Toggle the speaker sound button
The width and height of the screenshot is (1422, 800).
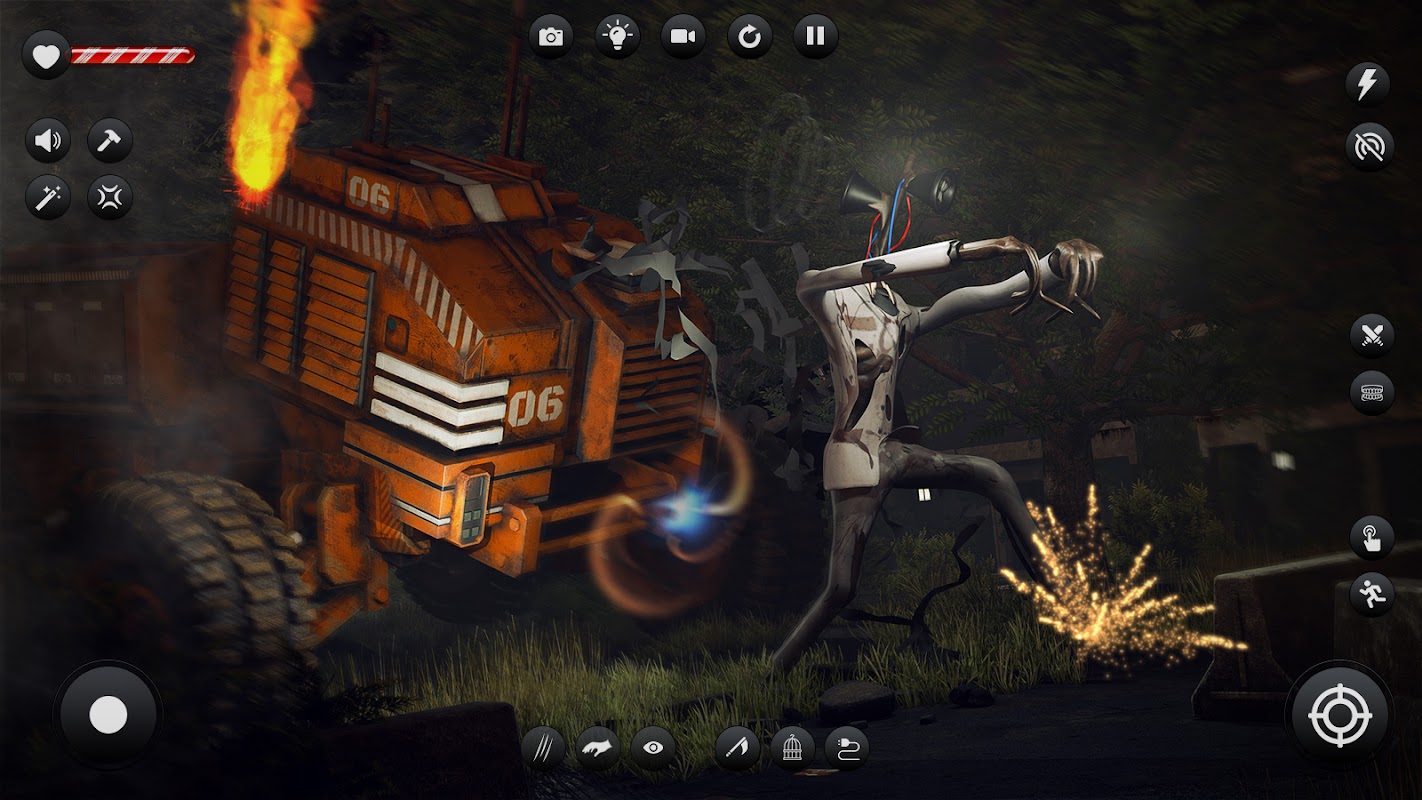(x=47, y=140)
